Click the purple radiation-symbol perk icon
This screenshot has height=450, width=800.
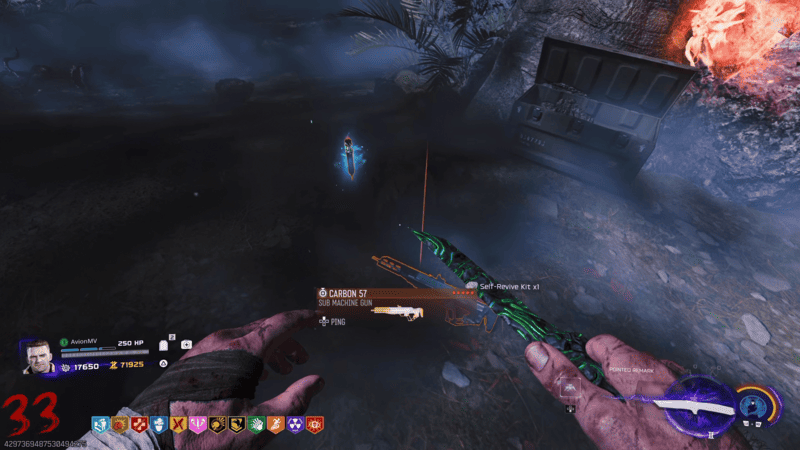[295, 425]
